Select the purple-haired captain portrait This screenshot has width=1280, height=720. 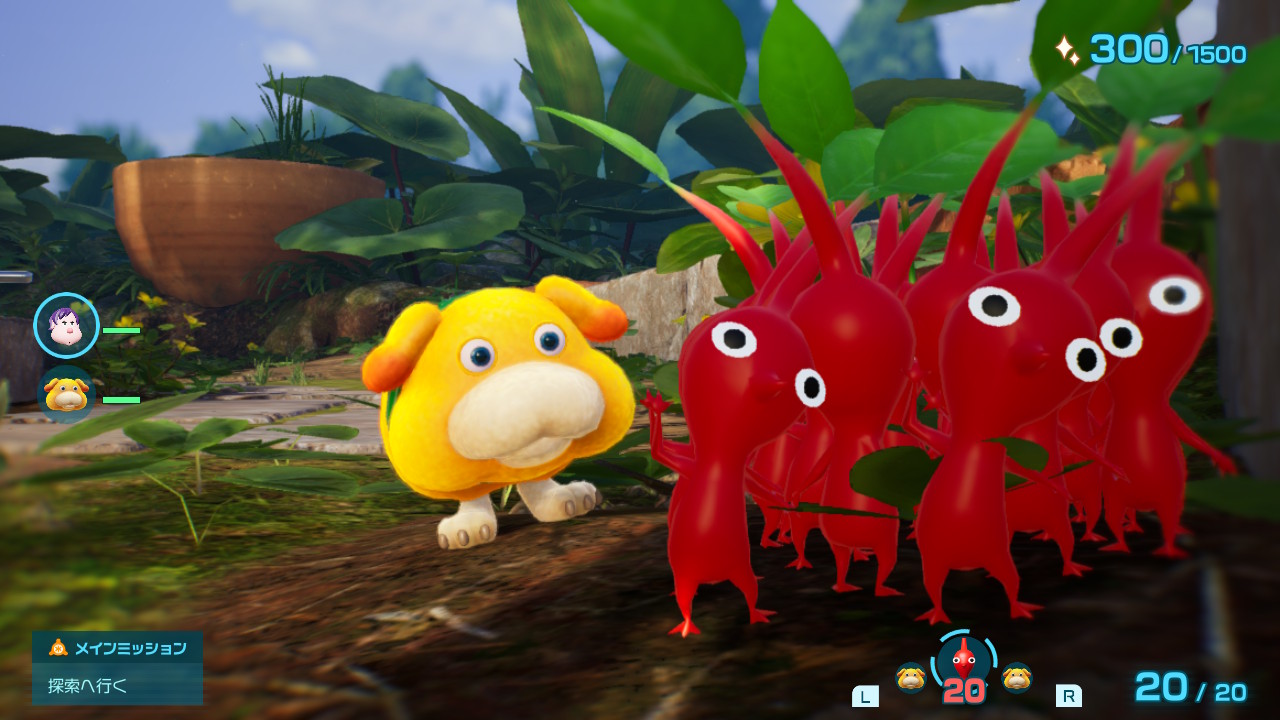coord(66,325)
